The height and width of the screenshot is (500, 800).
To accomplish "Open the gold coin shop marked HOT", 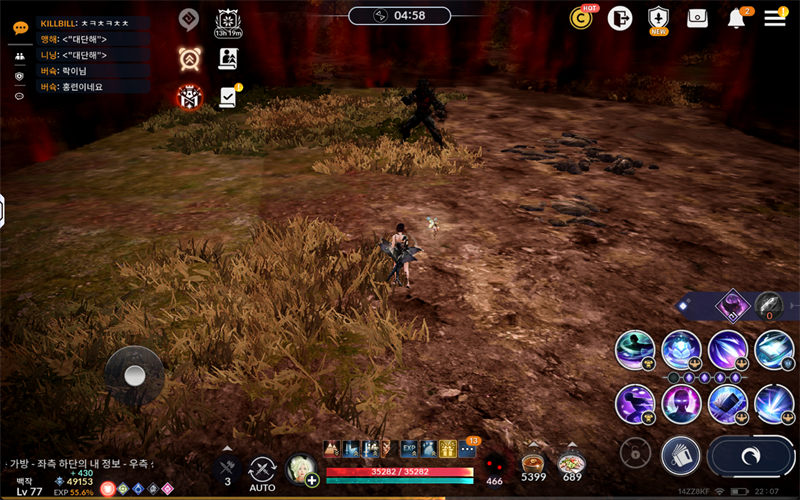I will coord(581,17).
